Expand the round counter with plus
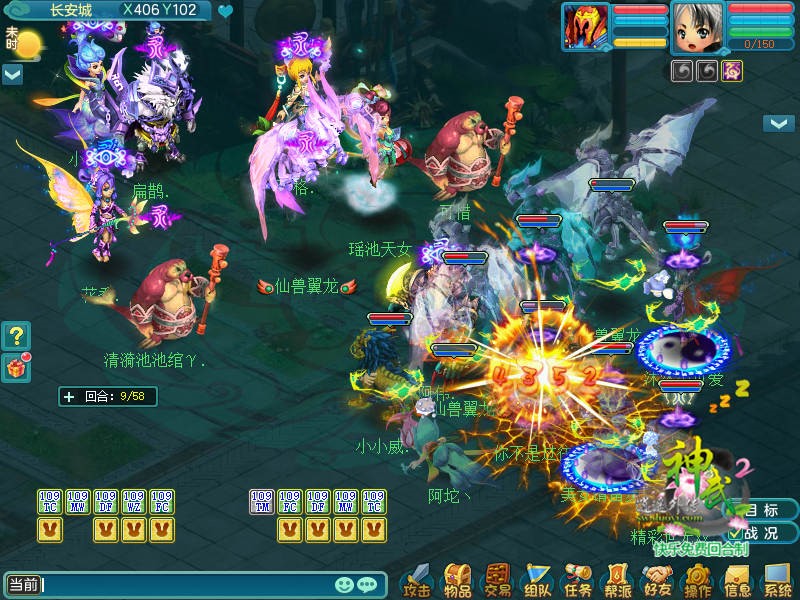 click(69, 396)
